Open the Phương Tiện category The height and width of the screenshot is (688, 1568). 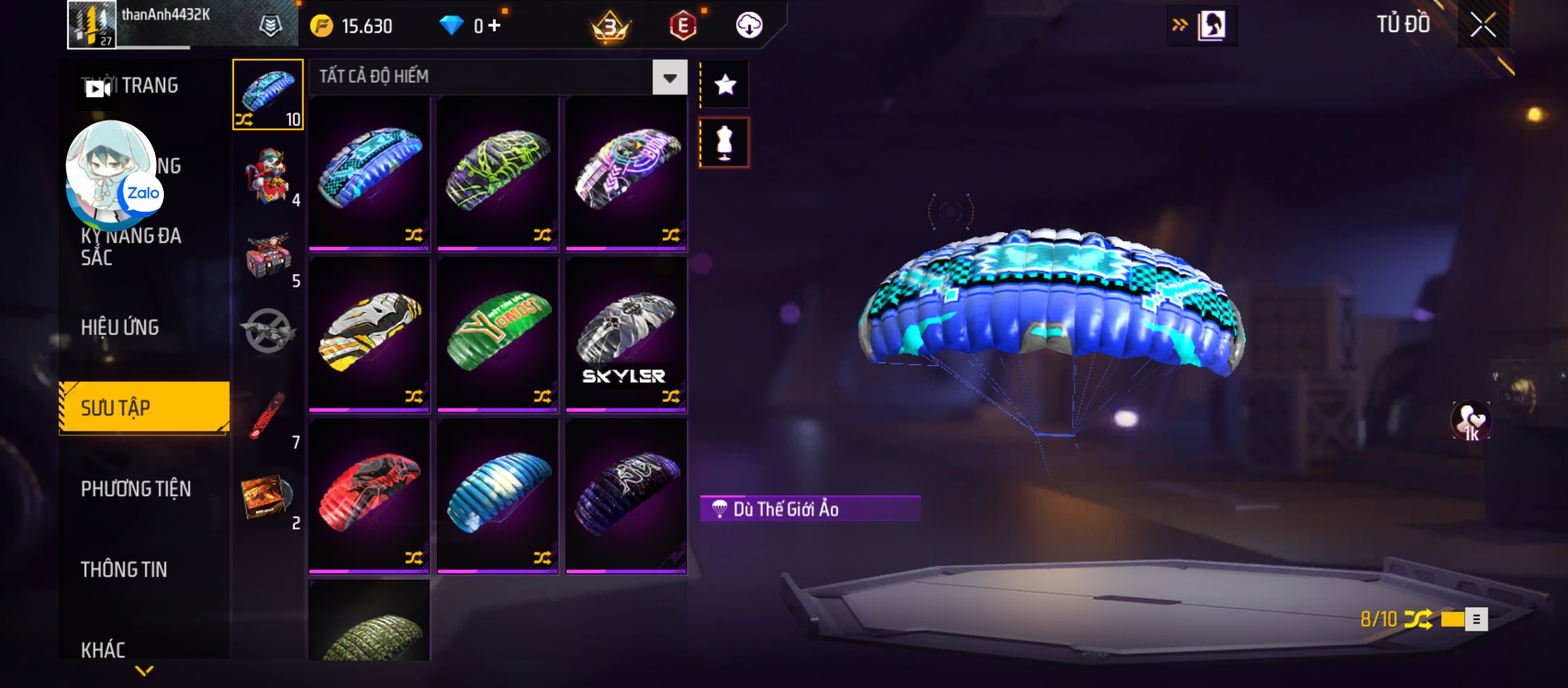coord(136,489)
